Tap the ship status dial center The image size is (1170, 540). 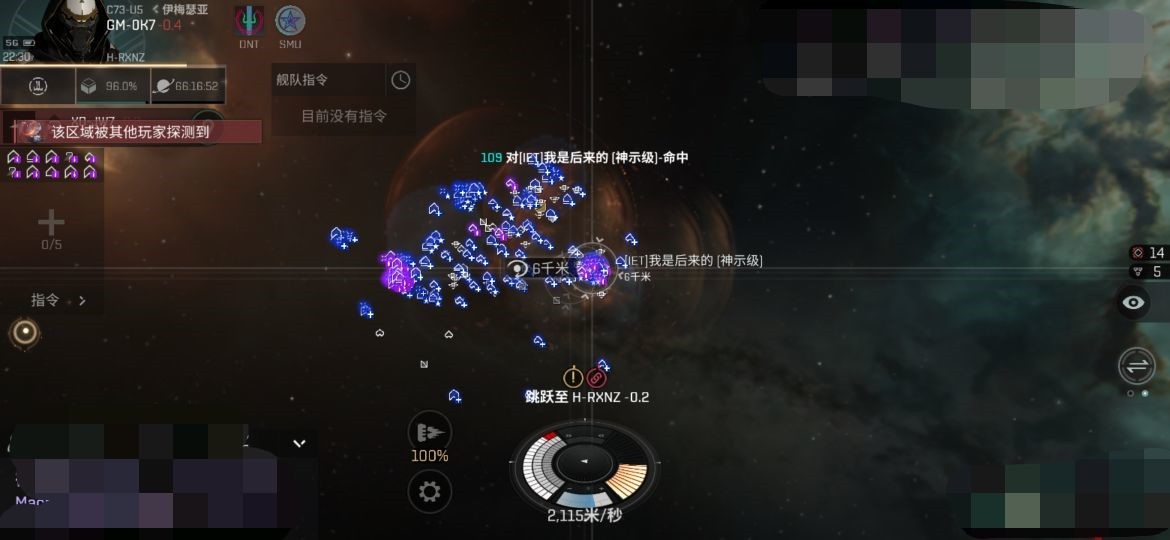(584, 463)
